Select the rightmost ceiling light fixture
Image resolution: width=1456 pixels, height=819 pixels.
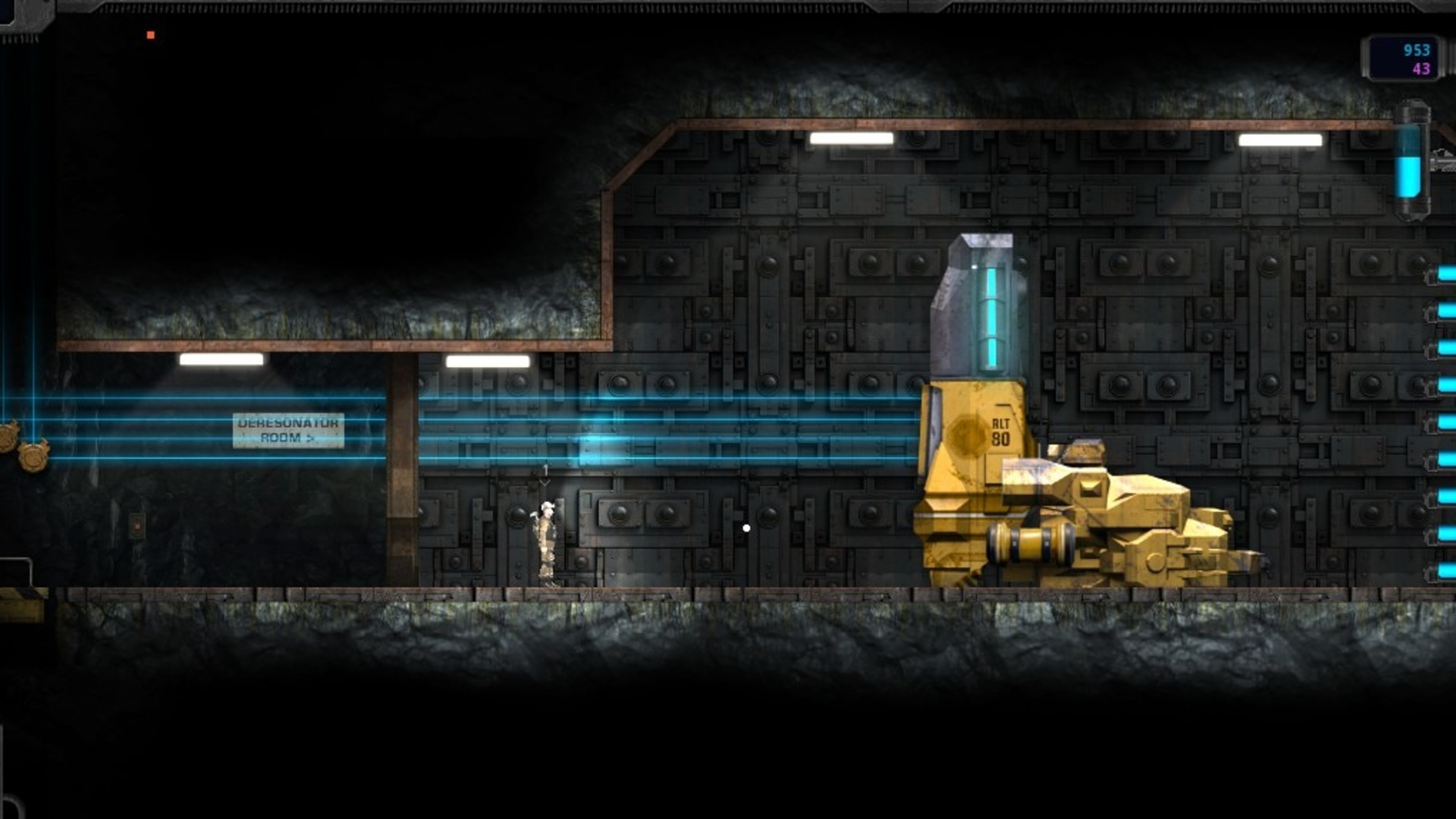(1282, 139)
